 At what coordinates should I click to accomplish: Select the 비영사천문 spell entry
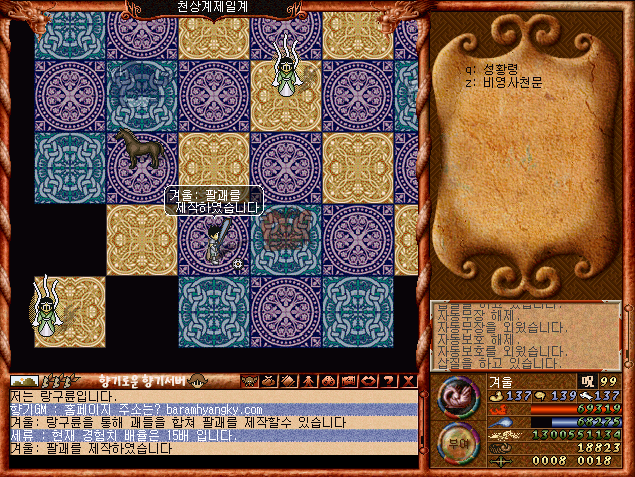pos(500,84)
